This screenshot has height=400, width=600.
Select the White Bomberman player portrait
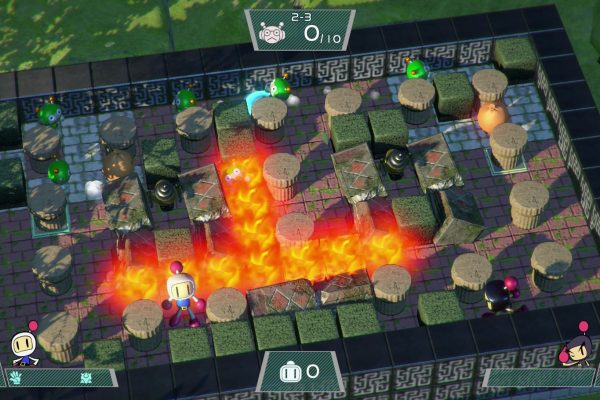click(25, 346)
